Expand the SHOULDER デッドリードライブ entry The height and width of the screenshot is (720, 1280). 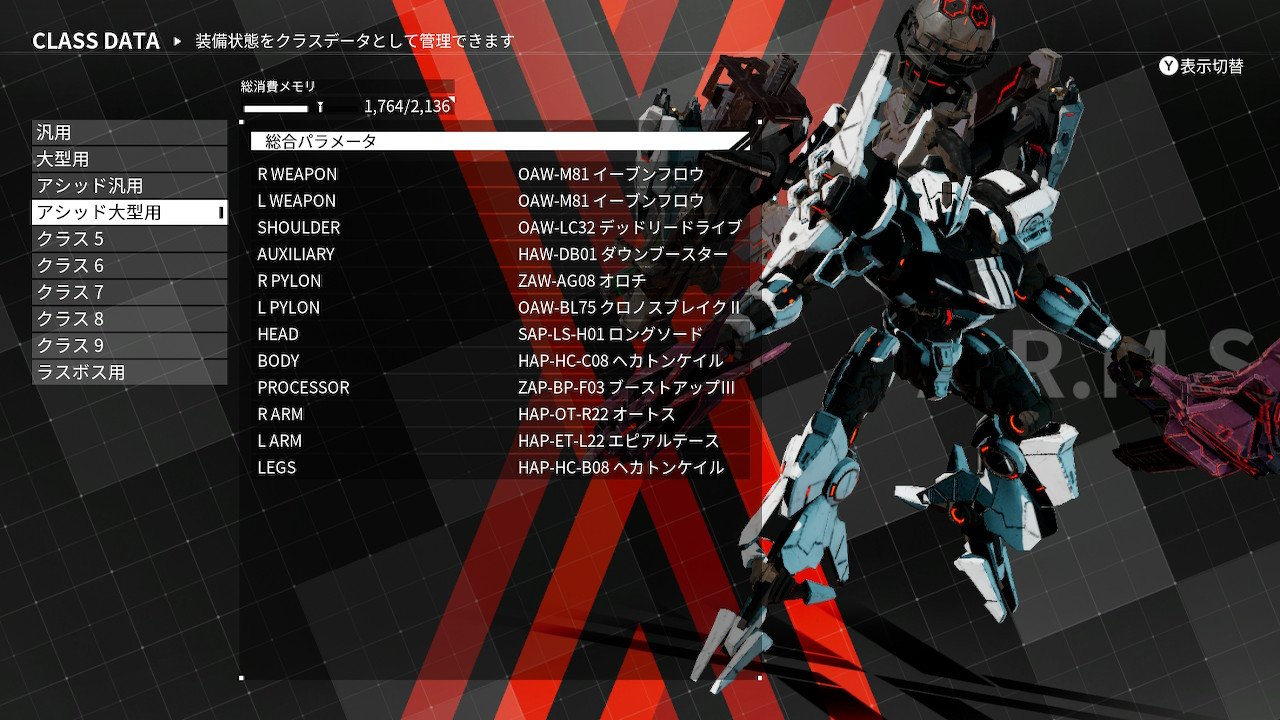tap(500, 227)
